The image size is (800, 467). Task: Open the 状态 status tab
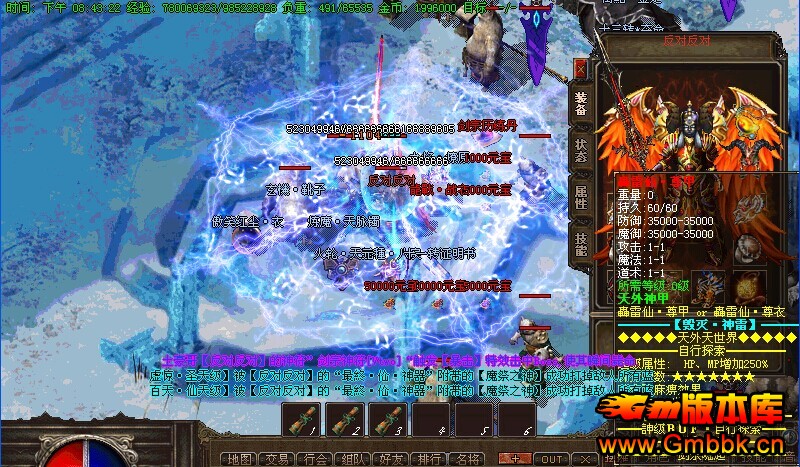[x=581, y=150]
